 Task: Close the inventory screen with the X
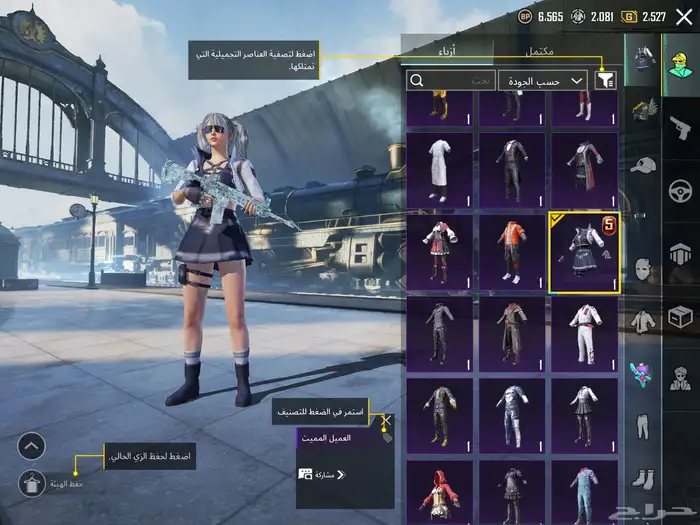pyautogui.click(x=684, y=16)
